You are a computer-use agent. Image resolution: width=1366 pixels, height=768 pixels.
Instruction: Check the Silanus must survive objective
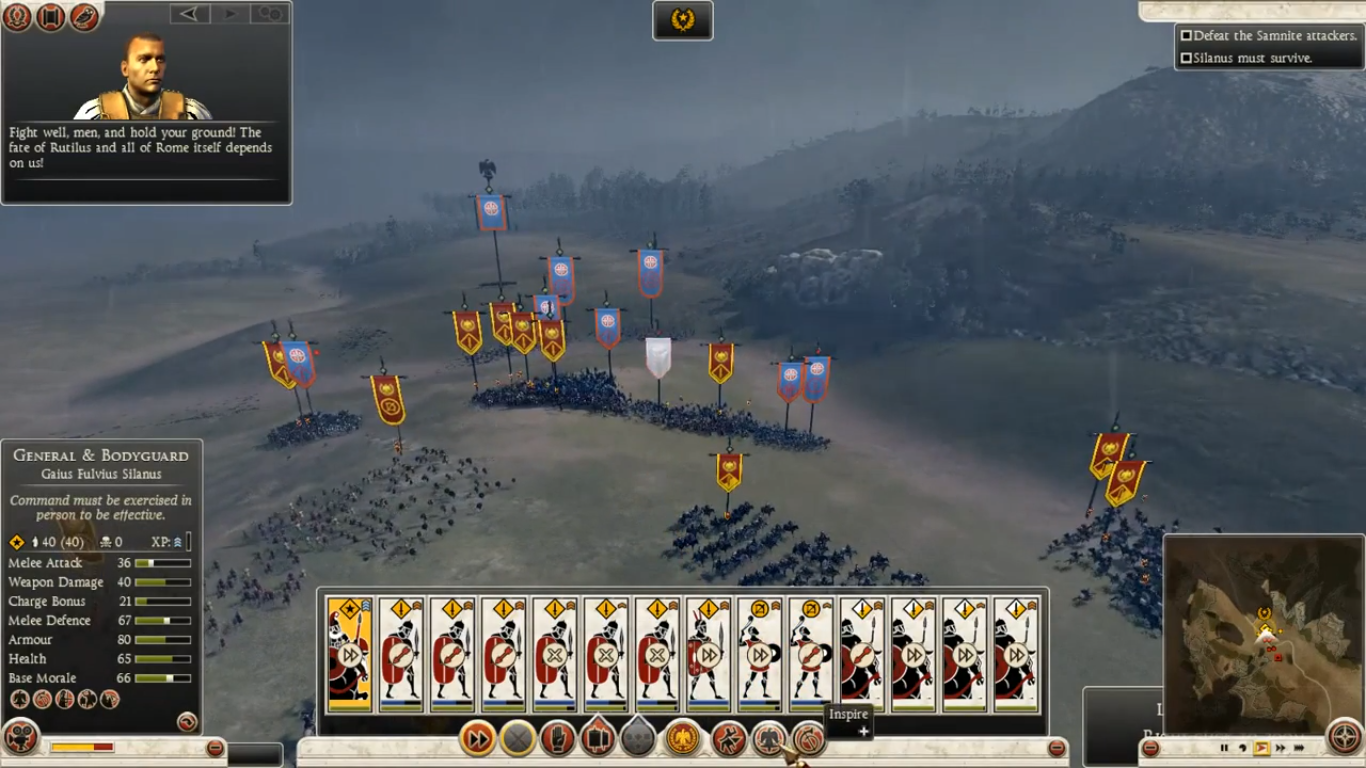coord(1186,57)
